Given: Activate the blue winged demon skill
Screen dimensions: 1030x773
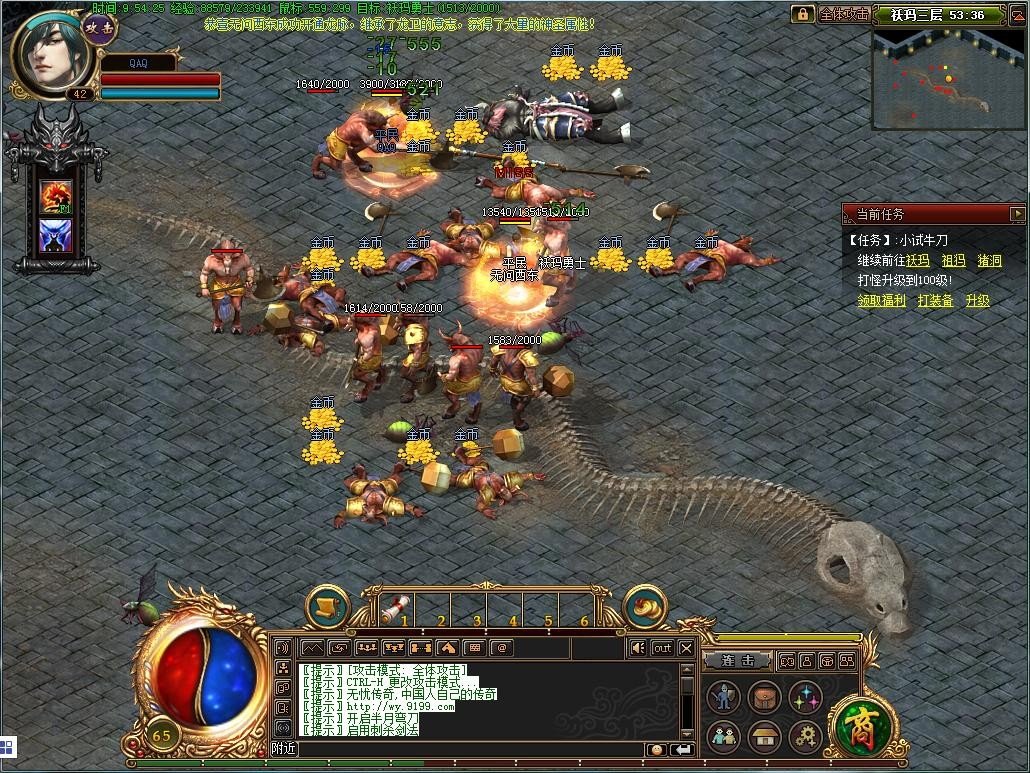Looking at the screenshot, I should click(x=54, y=236).
